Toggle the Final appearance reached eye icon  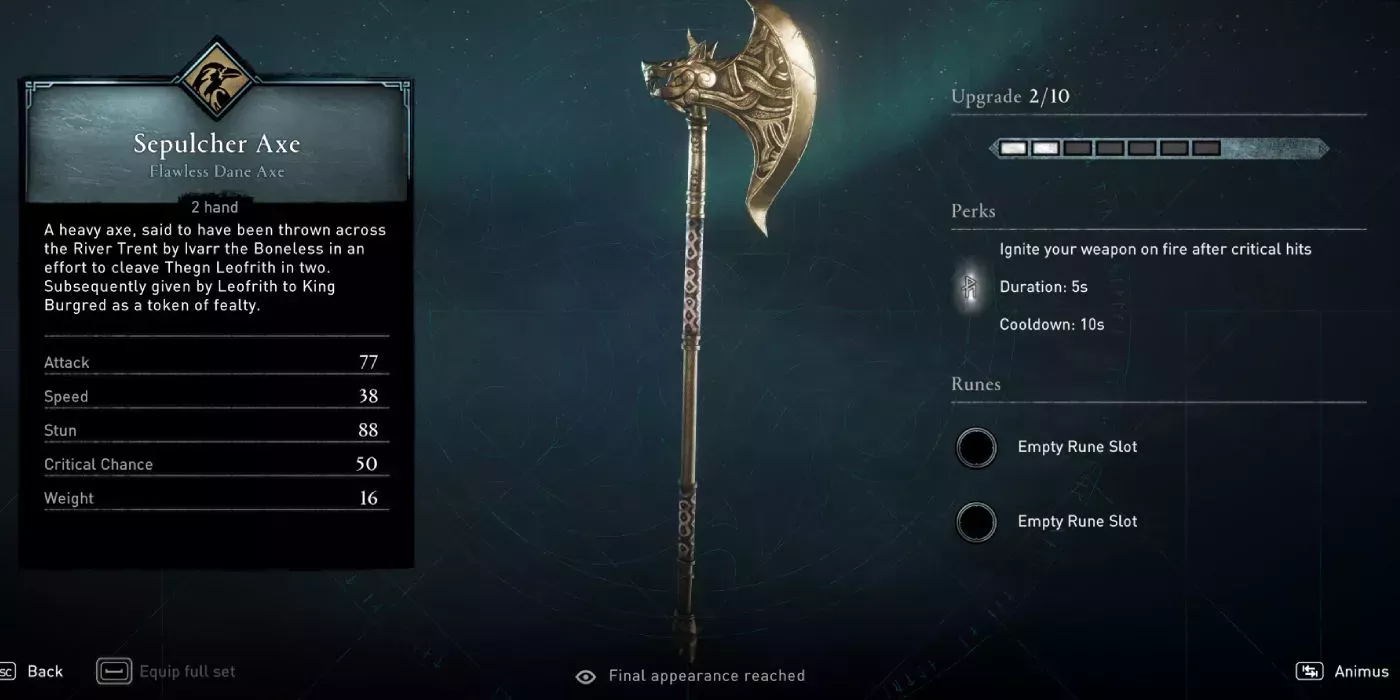pyautogui.click(x=586, y=676)
